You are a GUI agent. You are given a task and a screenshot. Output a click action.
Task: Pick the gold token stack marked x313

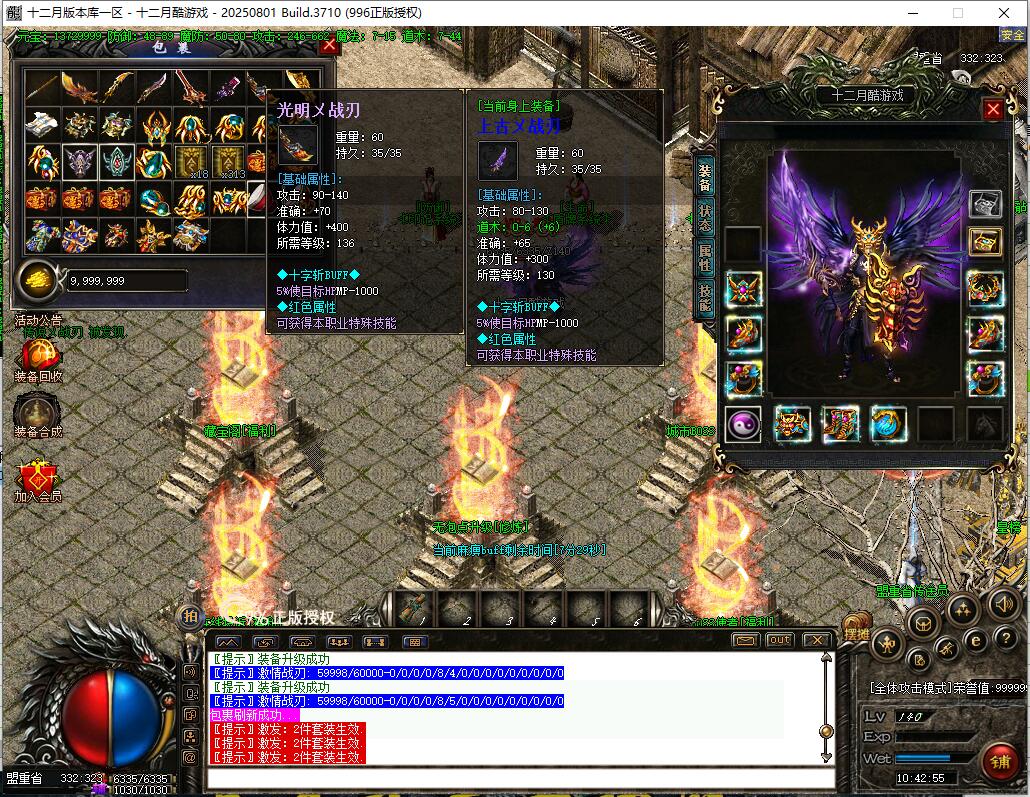[228, 162]
